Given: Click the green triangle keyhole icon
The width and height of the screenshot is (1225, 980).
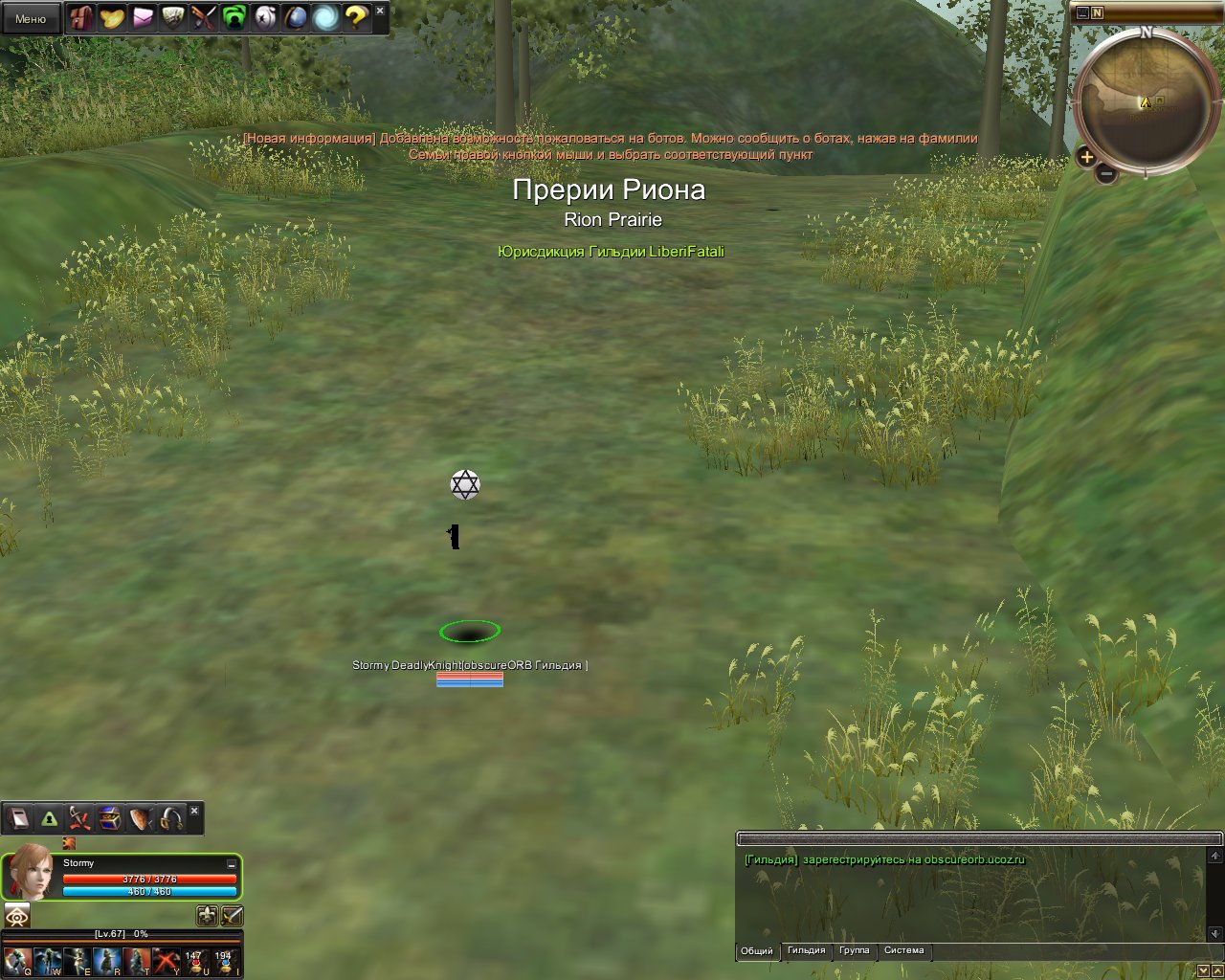Looking at the screenshot, I should pyautogui.click(x=49, y=819).
